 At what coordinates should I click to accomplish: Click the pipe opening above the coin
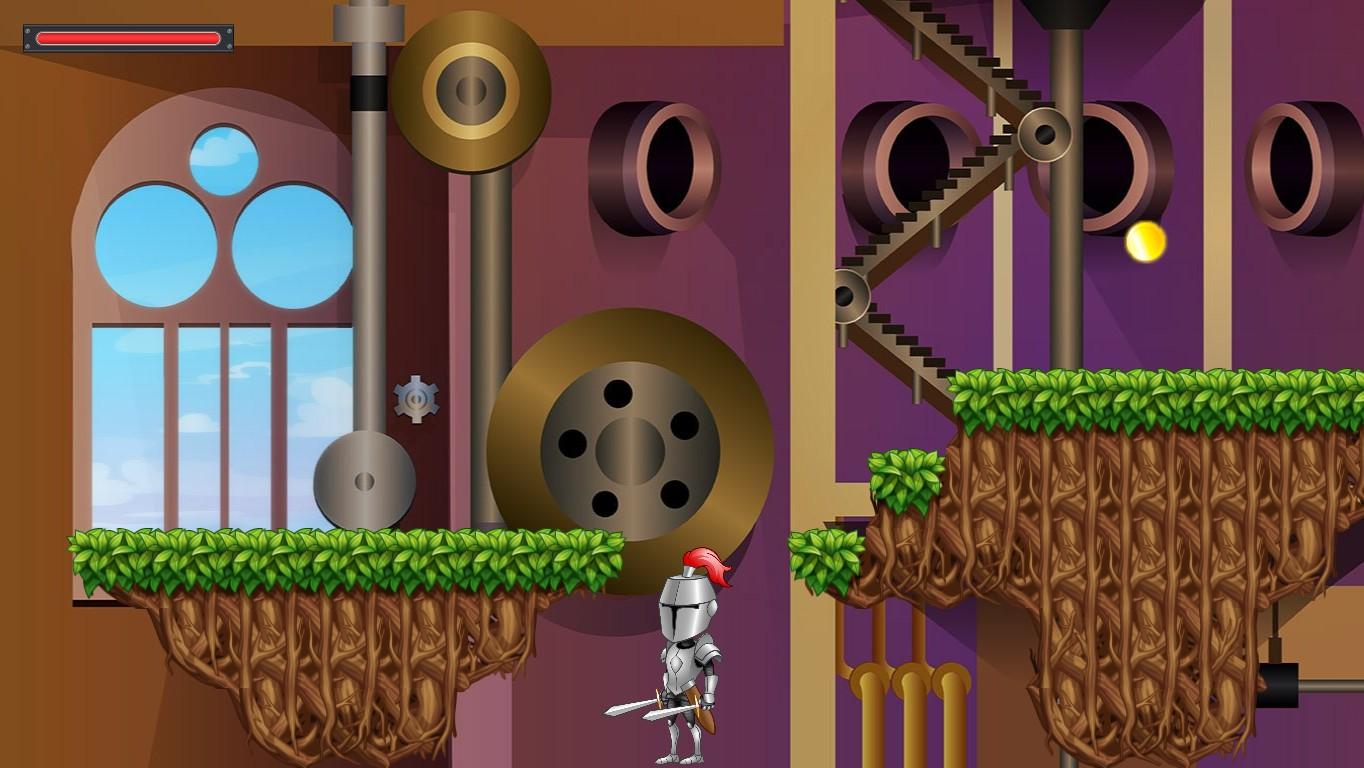coord(1110,155)
